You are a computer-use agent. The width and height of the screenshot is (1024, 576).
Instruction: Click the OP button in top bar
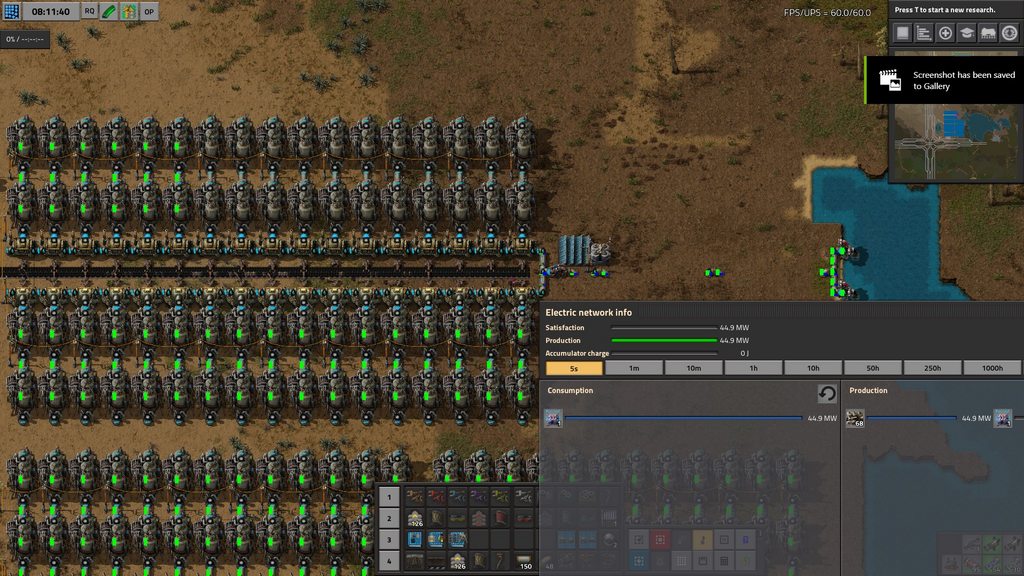pyautogui.click(x=149, y=11)
